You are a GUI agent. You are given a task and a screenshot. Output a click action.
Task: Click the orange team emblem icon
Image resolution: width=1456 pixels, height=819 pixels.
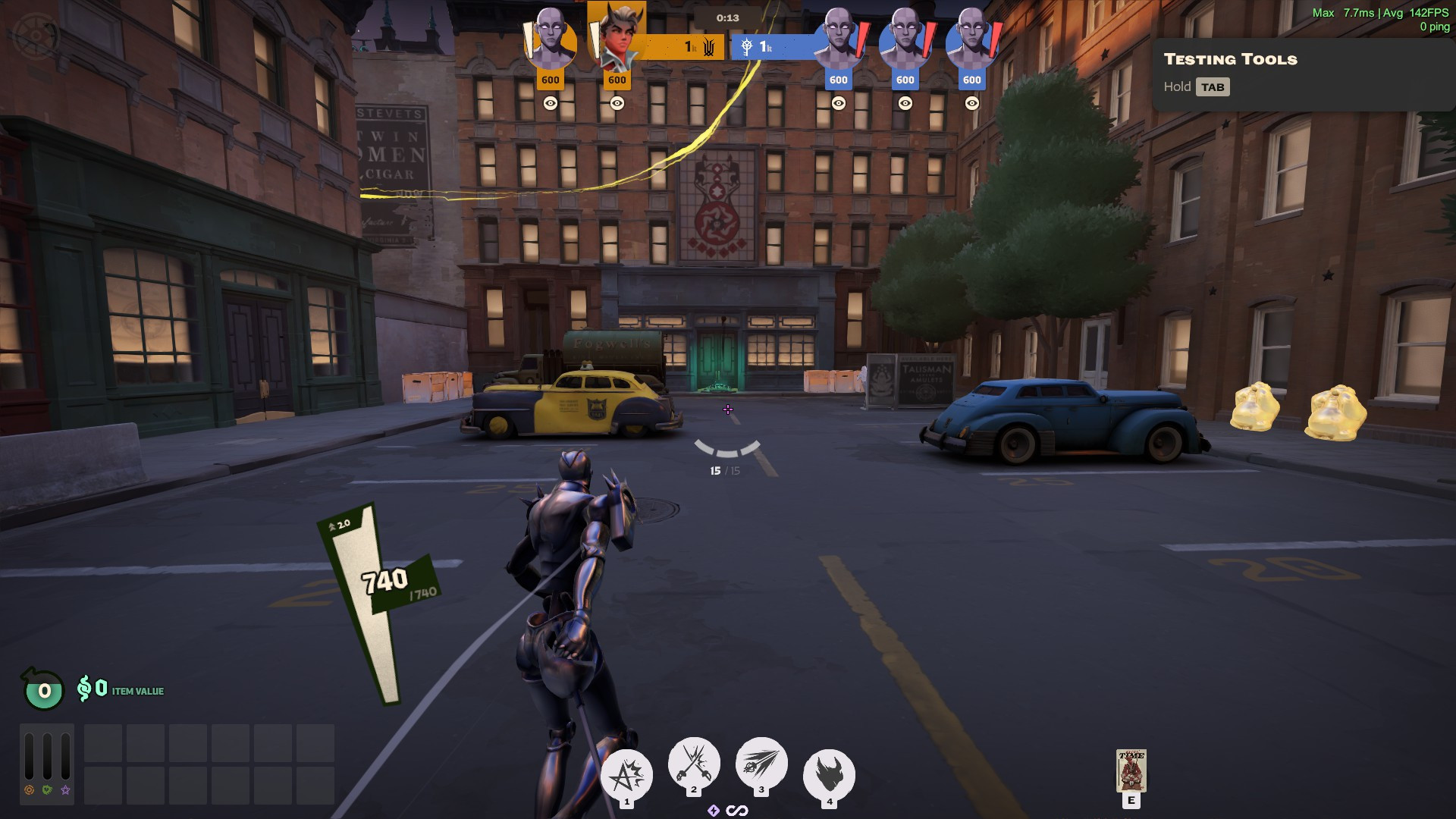coord(709,48)
